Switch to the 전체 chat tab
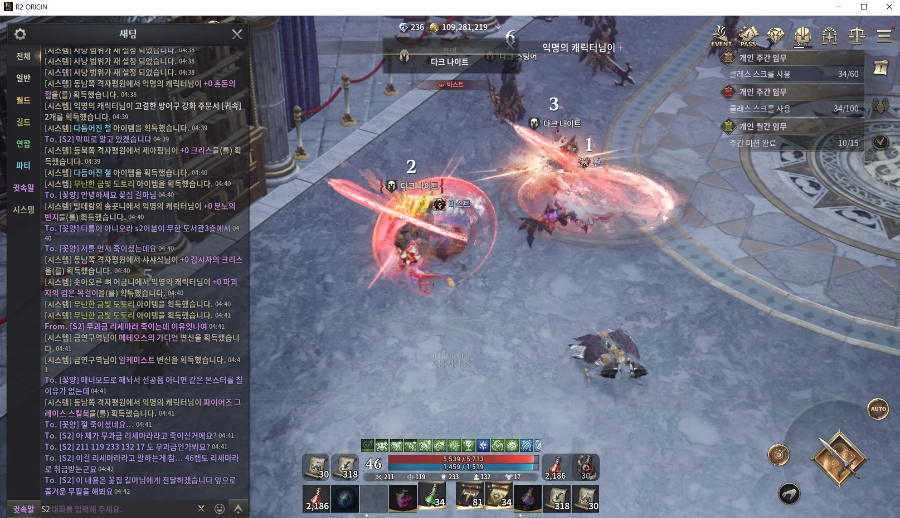Image resolution: width=900 pixels, height=518 pixels. (x=23, y=56)
